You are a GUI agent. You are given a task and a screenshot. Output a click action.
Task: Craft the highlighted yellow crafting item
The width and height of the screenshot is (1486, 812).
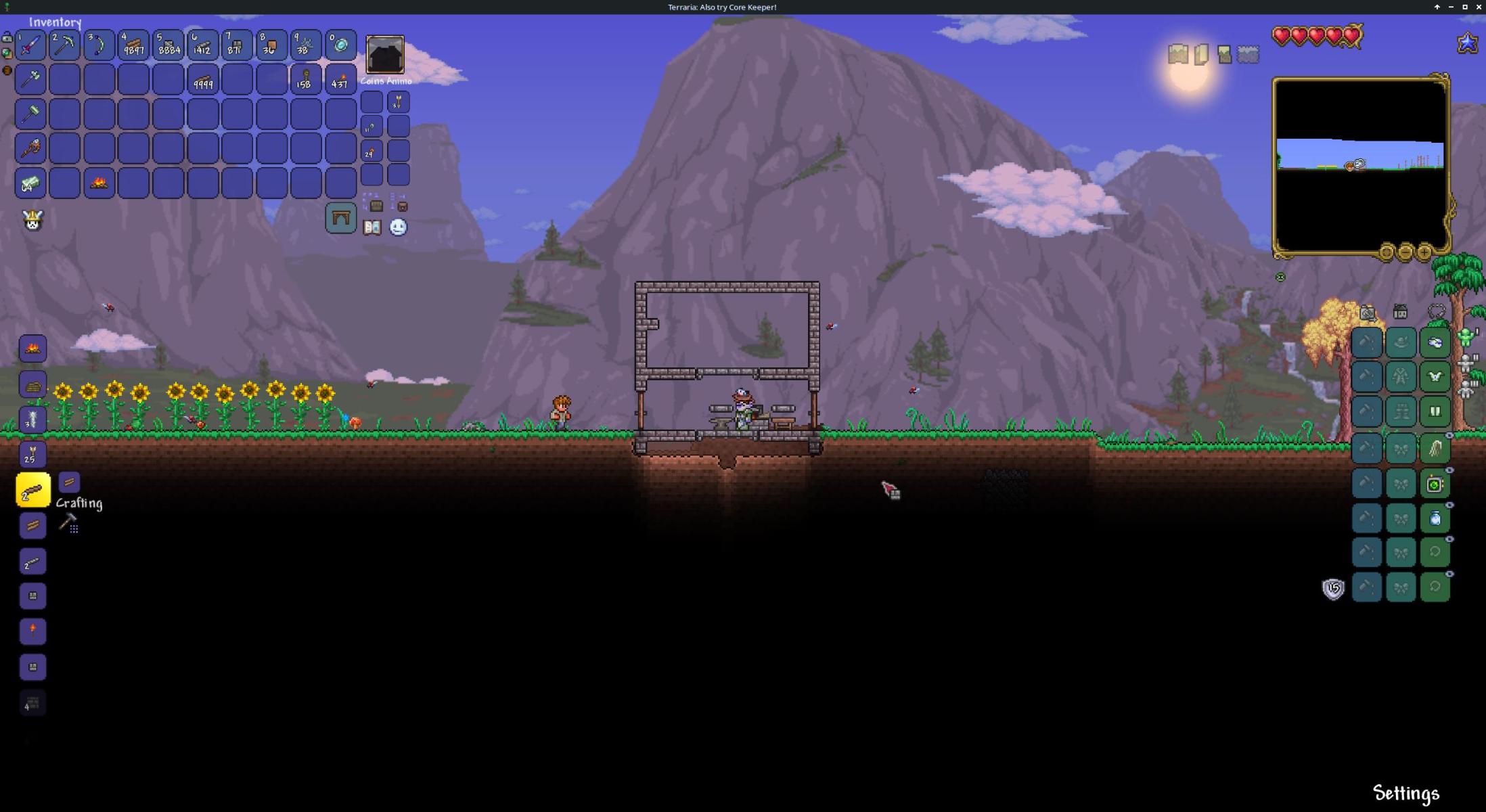click(32, 490)
